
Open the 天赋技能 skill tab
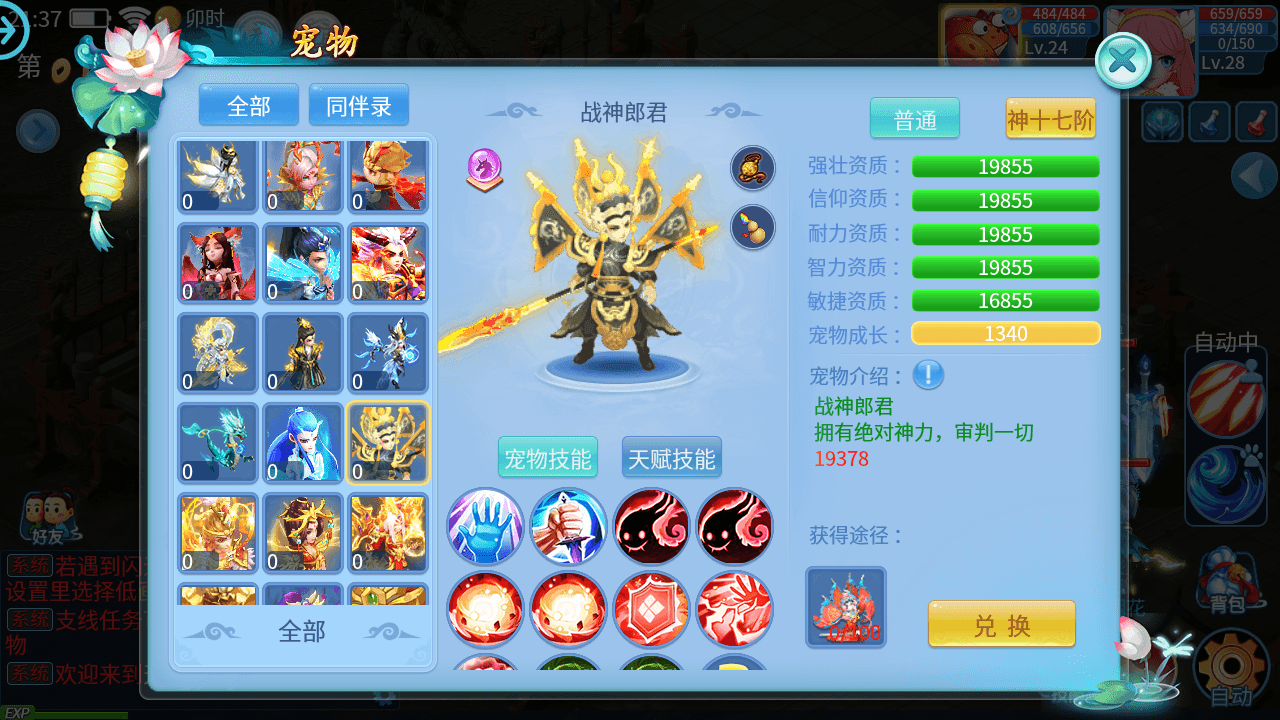(671, 455)
